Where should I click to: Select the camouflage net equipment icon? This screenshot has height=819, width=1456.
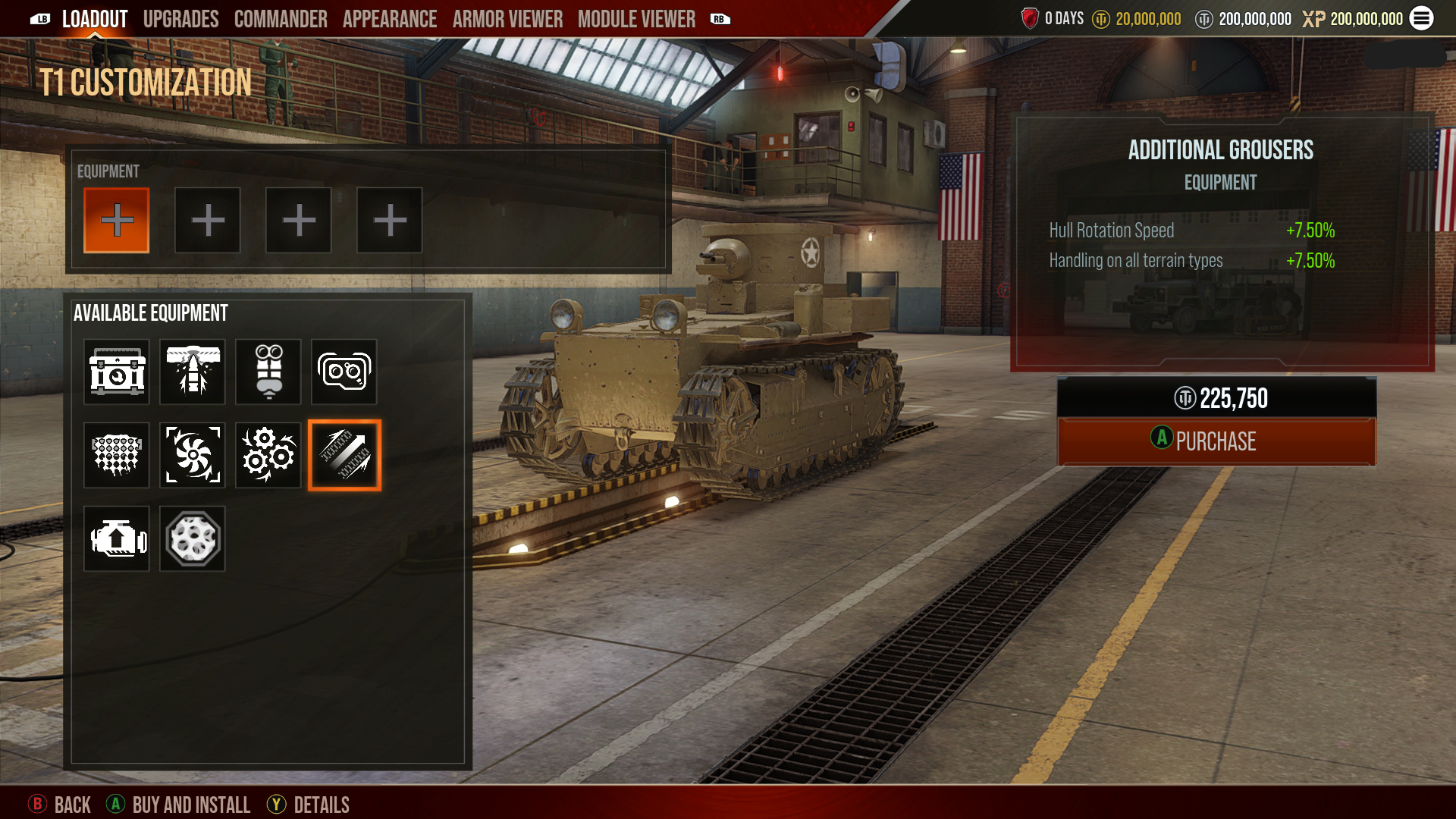pos(117,455)
